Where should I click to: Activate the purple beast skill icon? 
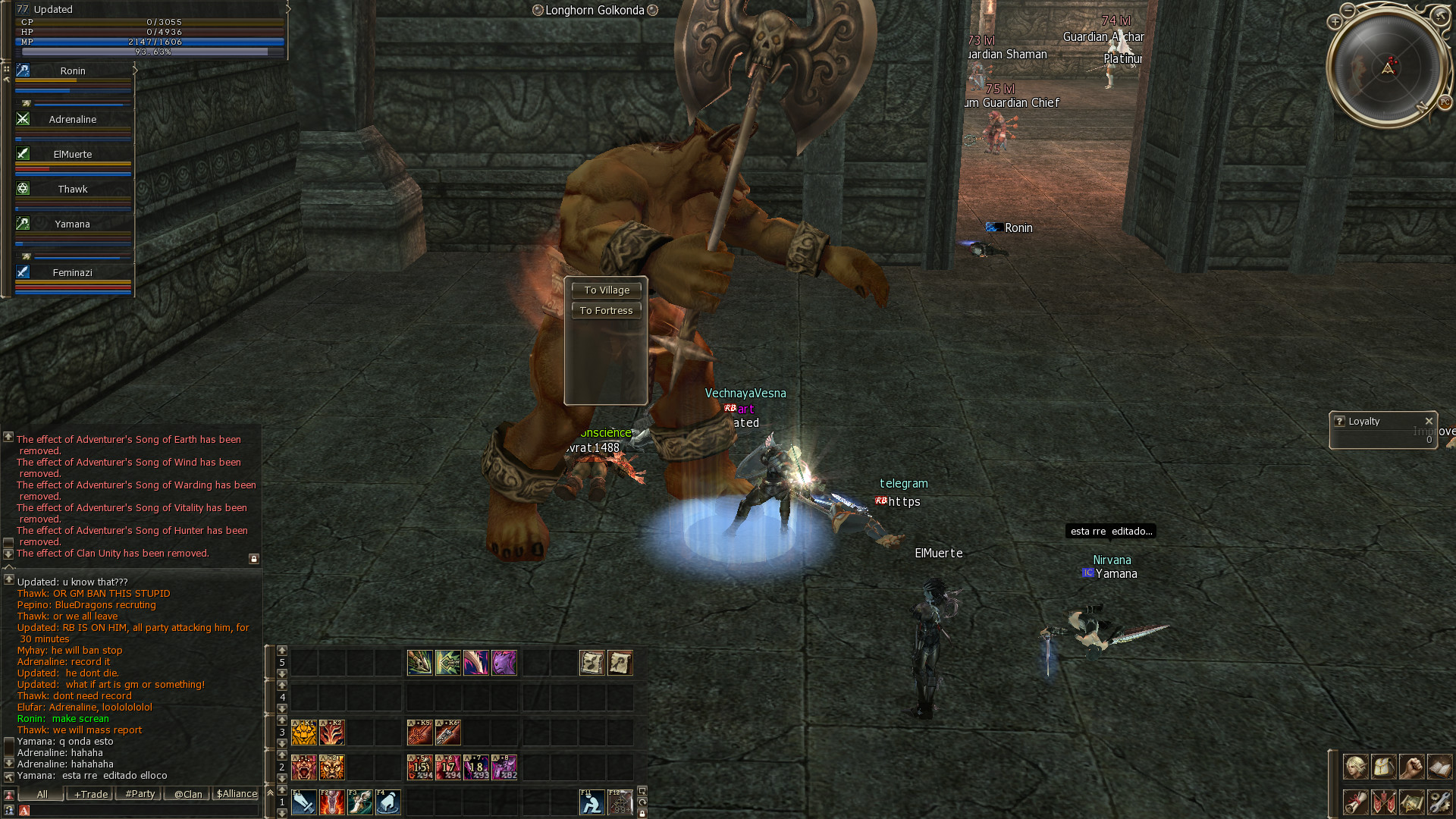click(x=504, y=663)
